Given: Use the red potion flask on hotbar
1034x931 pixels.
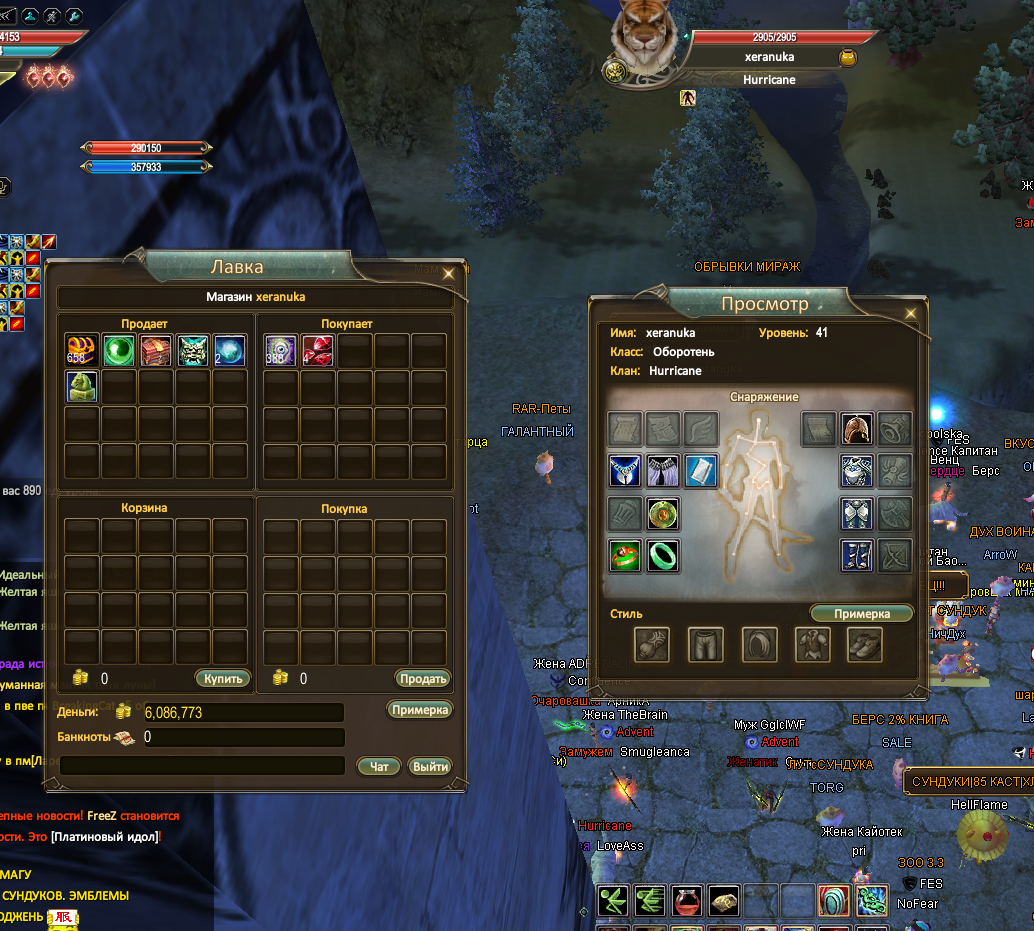Looking at the screenshot, I should [687, 901].
